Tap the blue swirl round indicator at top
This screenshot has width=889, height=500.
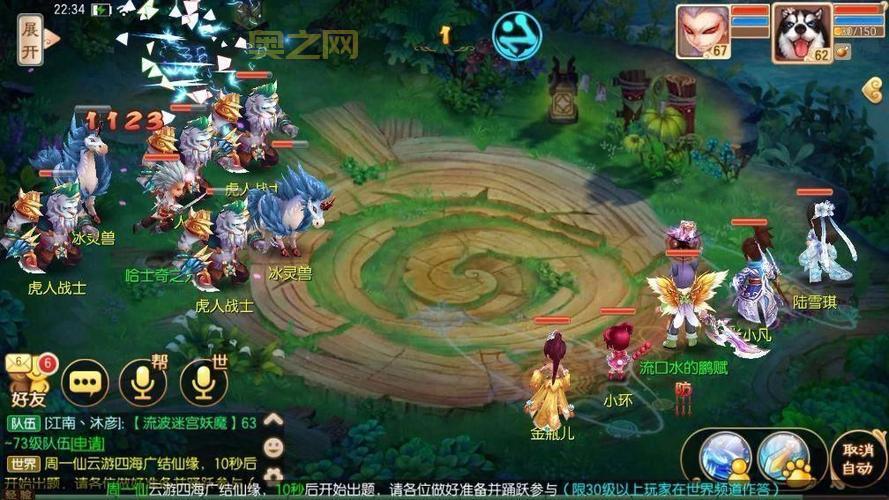point(516,35)
